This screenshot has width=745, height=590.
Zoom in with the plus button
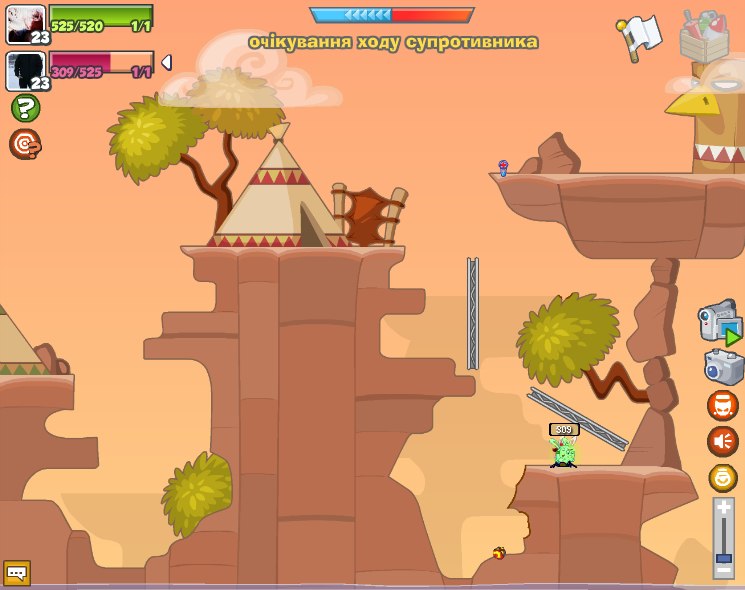pyautogui.click(x=723, y=508)
